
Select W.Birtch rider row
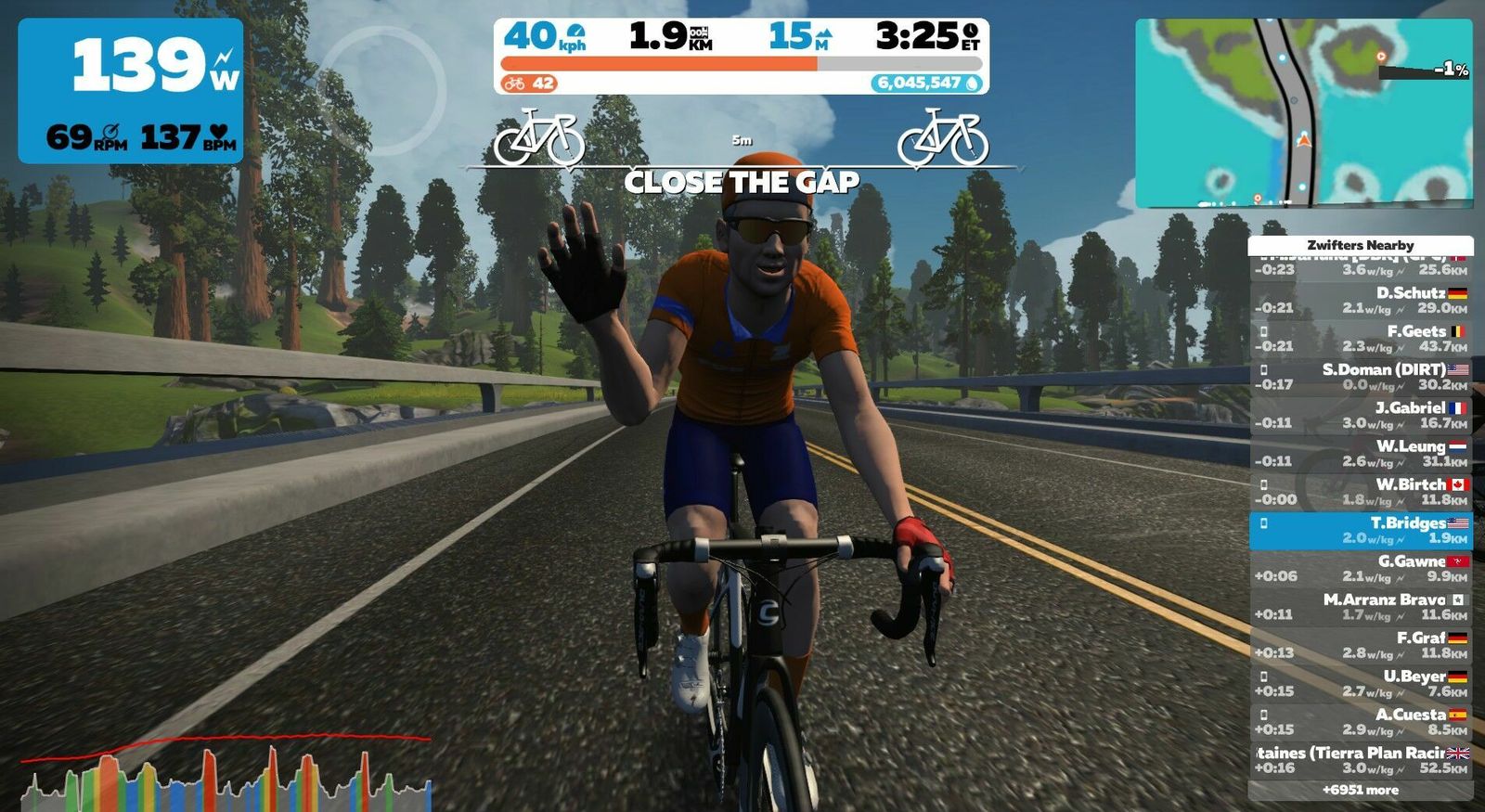[1361, 492]
